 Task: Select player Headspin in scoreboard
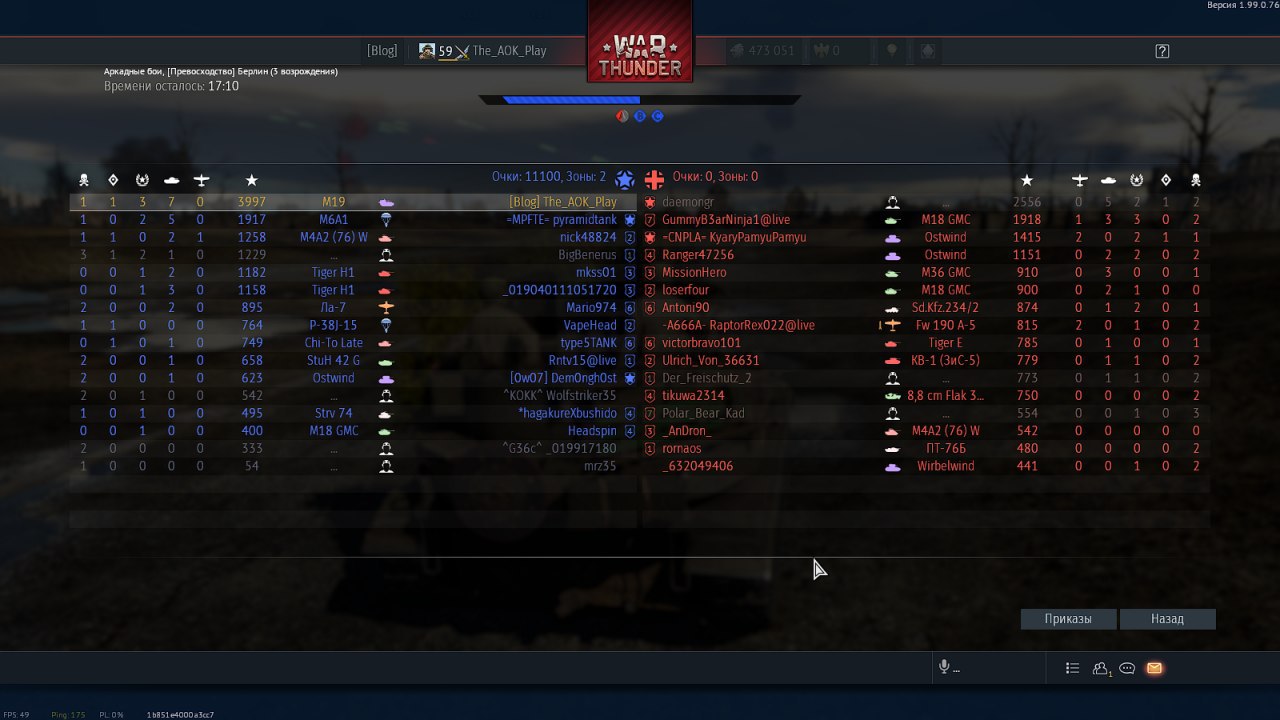coord(592,431)
